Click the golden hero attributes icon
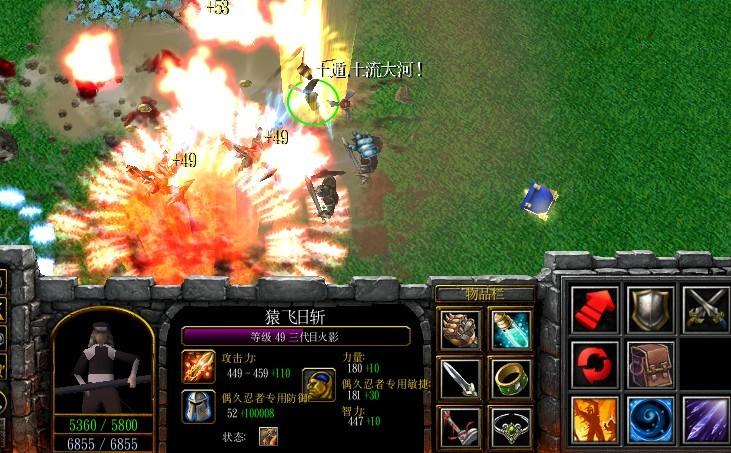 tap(318, 385)
